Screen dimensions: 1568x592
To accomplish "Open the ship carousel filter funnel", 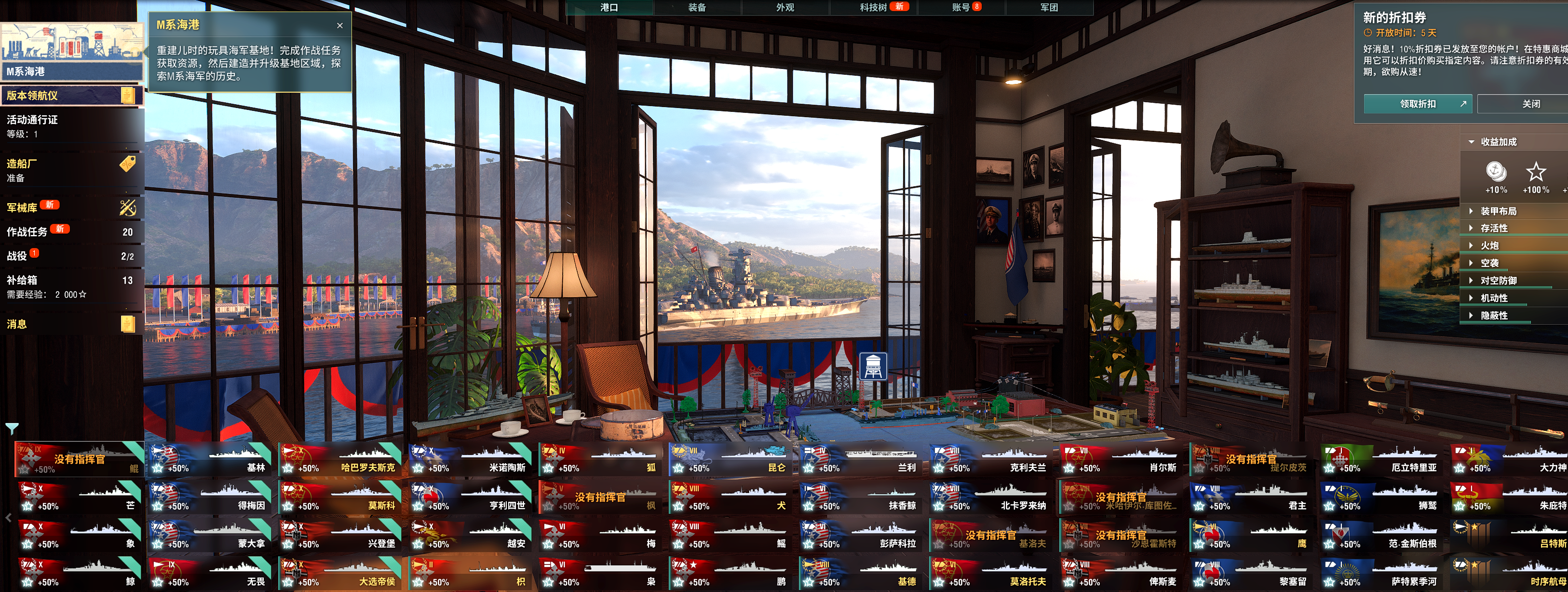I will pos(12,429).
